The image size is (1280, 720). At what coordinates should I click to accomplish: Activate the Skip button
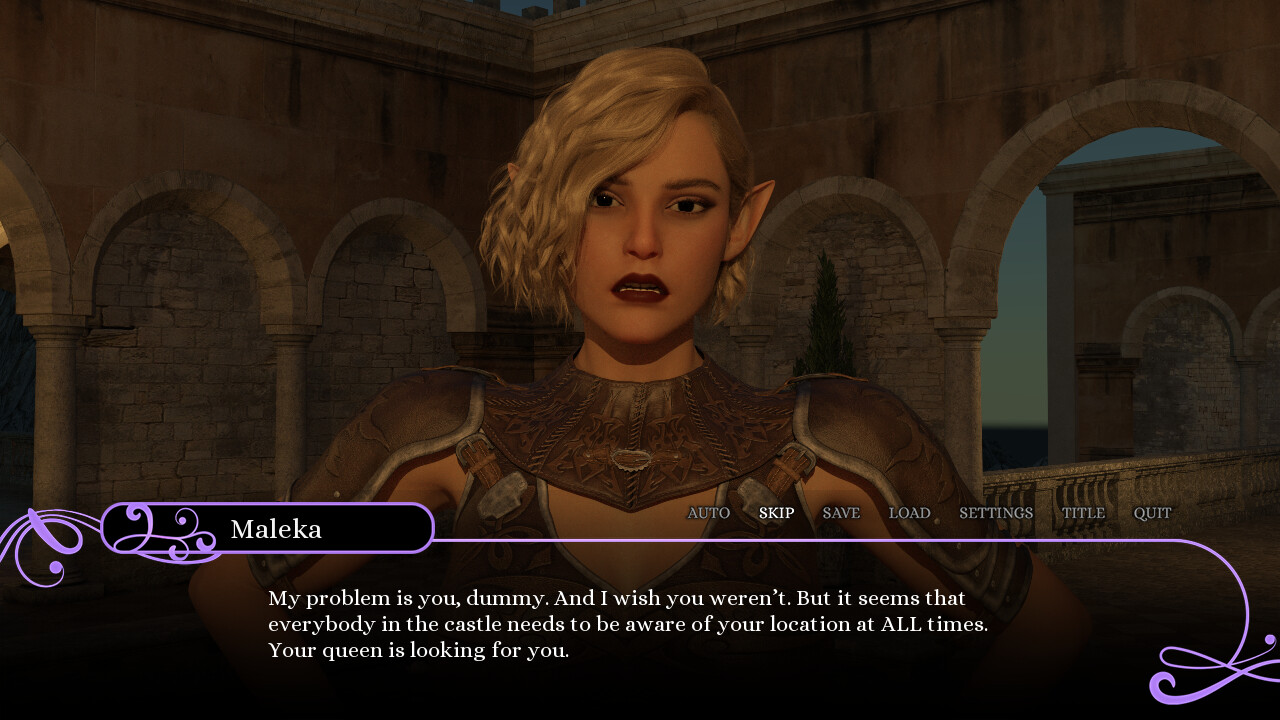776,513
